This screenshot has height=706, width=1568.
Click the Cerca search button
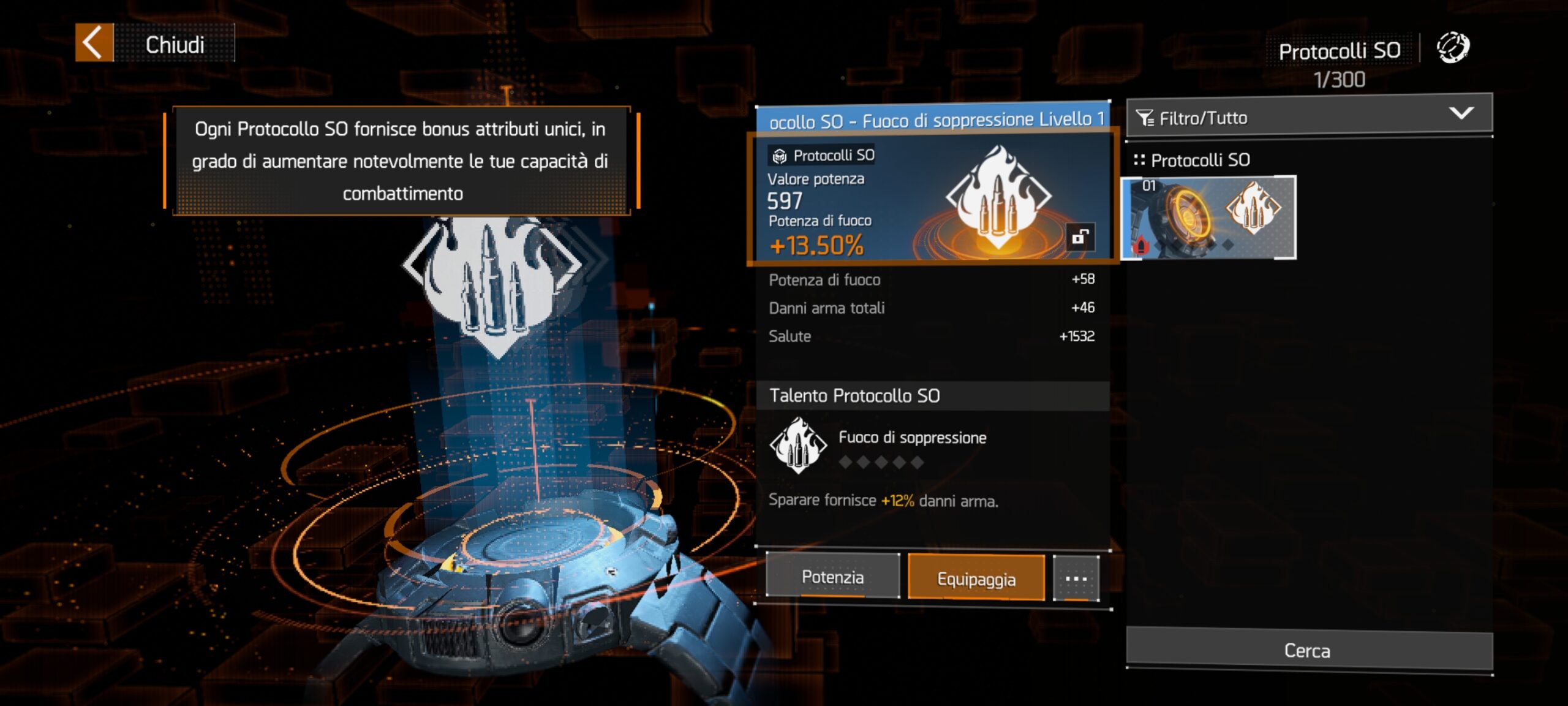click(x=1308, y=650)
